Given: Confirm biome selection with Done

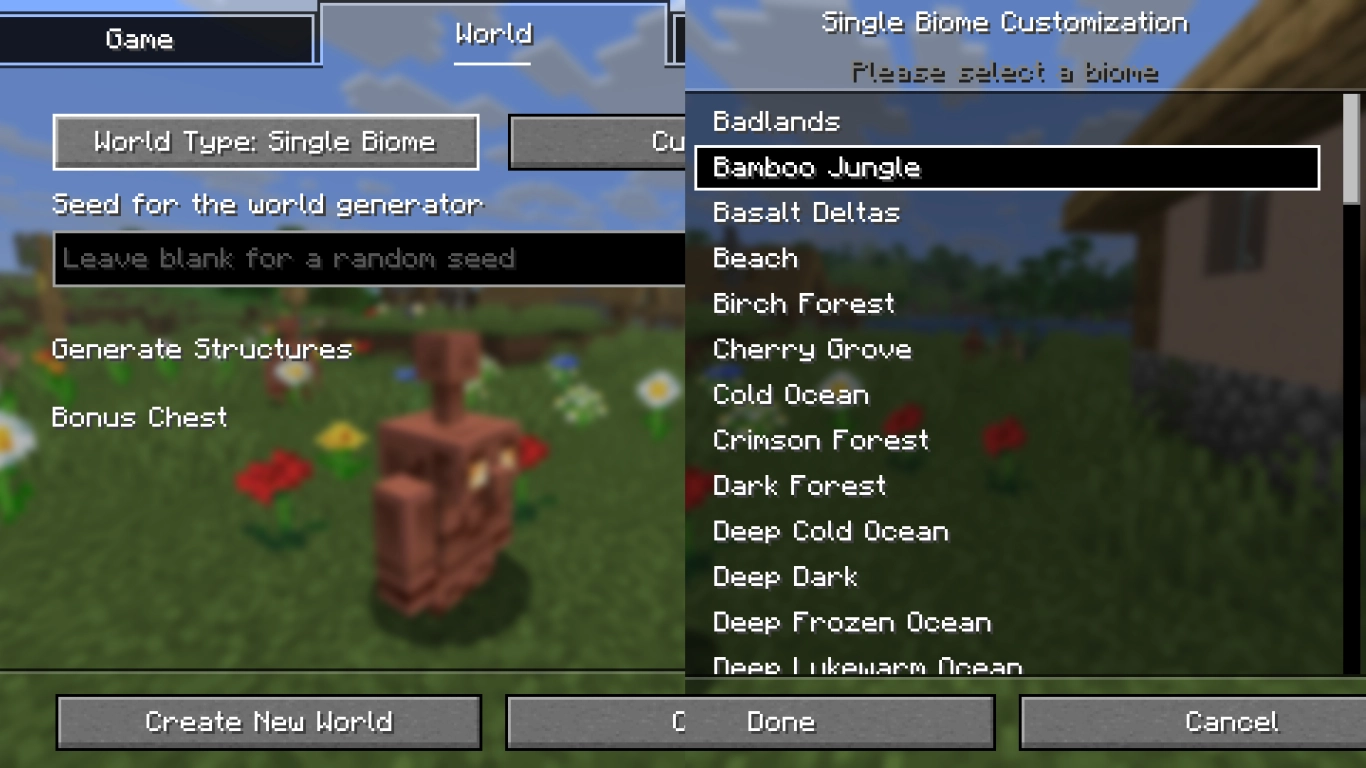Looking at the screenshot, I should (780, 721).
